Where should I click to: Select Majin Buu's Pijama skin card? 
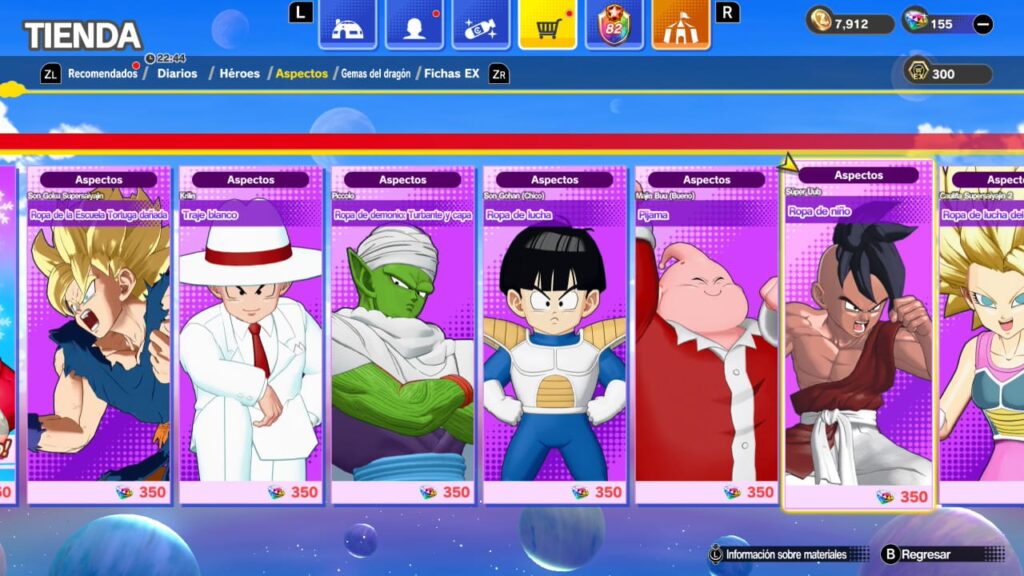coord(707,335)
